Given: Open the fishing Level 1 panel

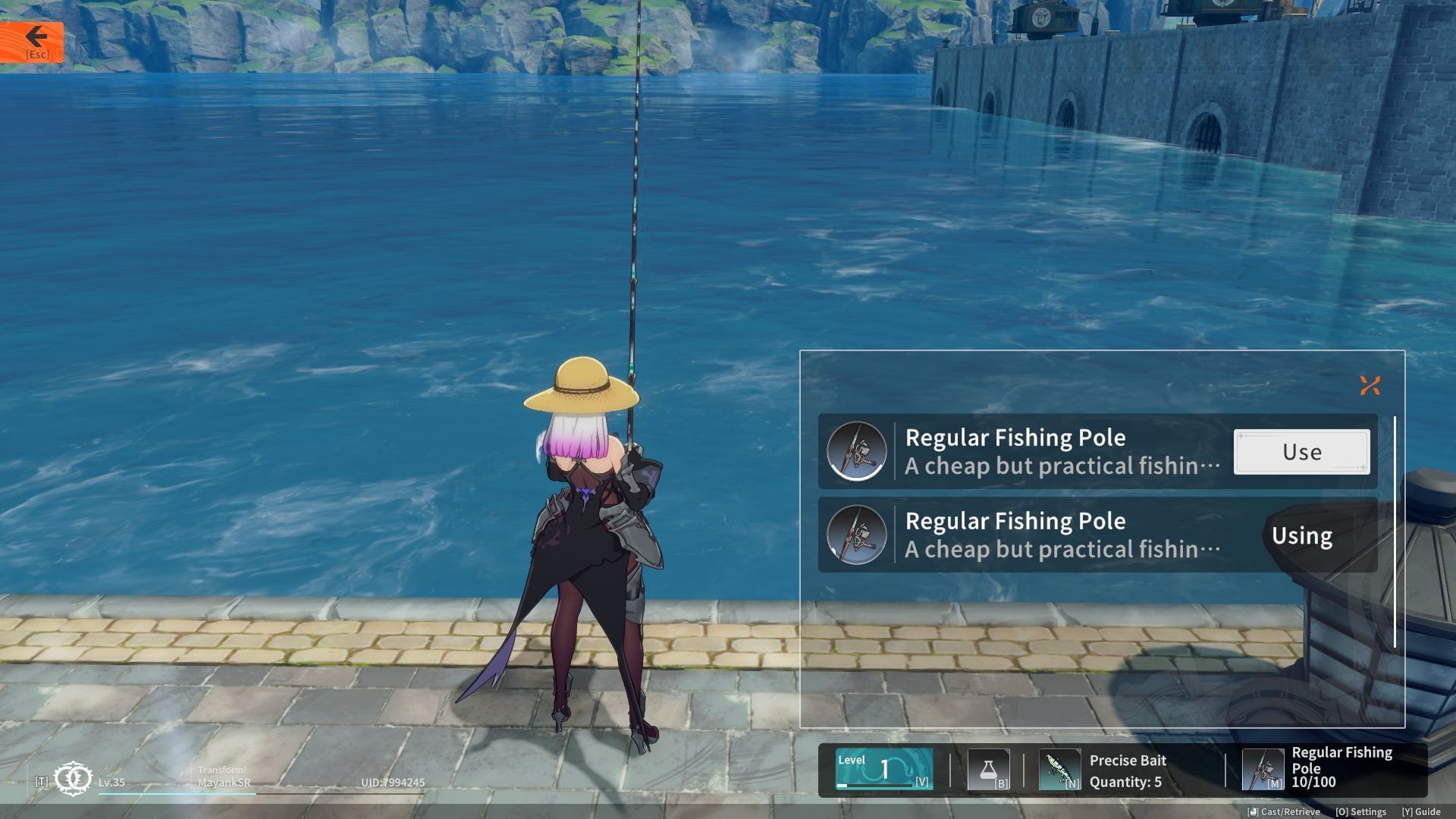Looking at the screenshot, I should pos(883,769).
